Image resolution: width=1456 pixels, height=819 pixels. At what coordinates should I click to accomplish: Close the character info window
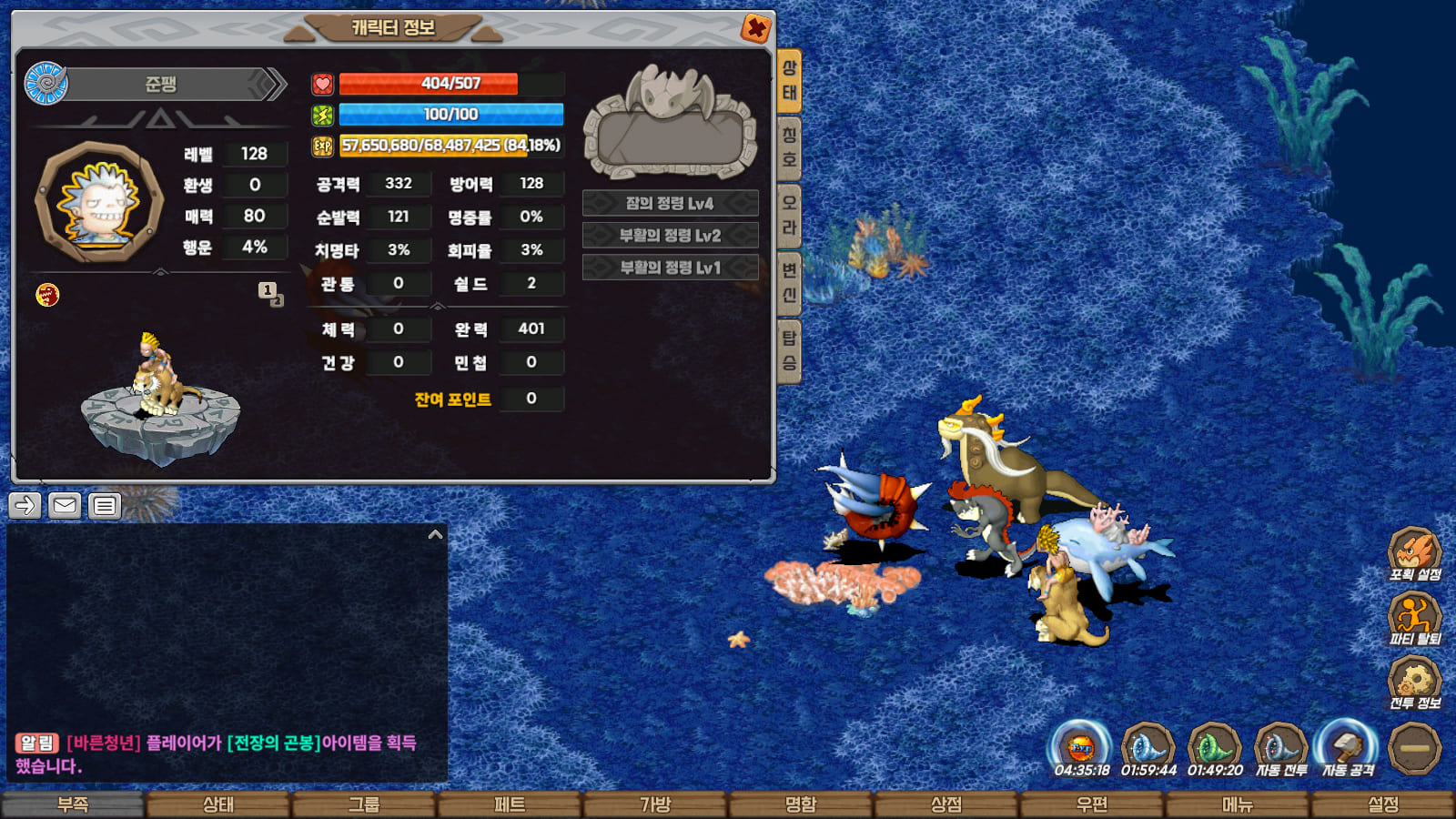pyautogui.click(x=755, y=29)
